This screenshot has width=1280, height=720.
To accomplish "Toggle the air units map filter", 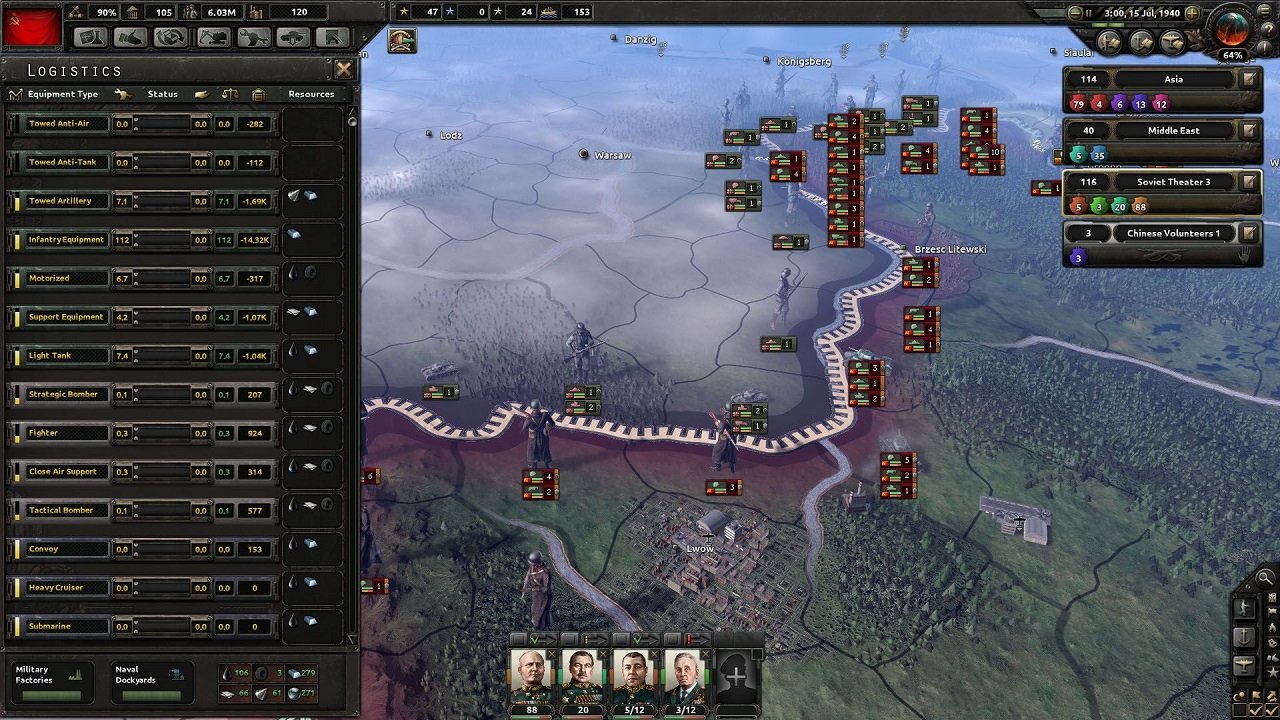I will click(x=1244, y=663).
